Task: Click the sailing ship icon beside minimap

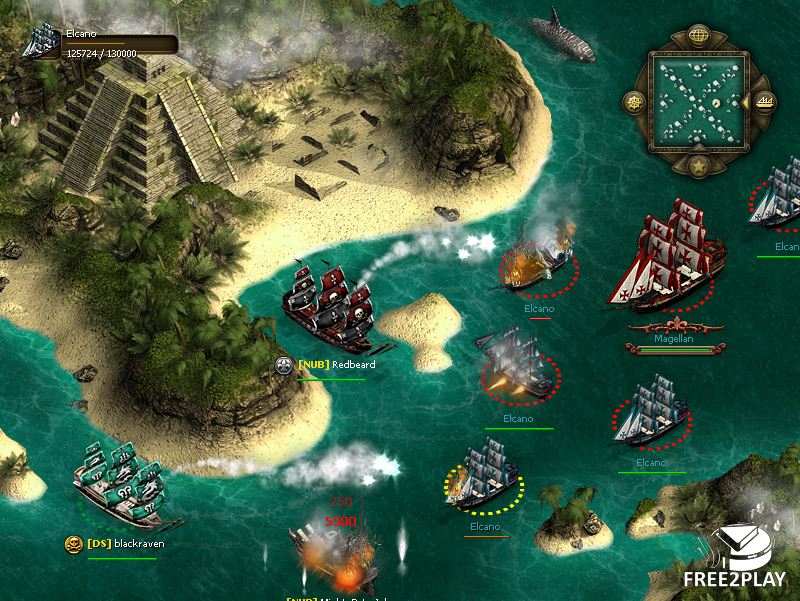Action: [764, 100]
